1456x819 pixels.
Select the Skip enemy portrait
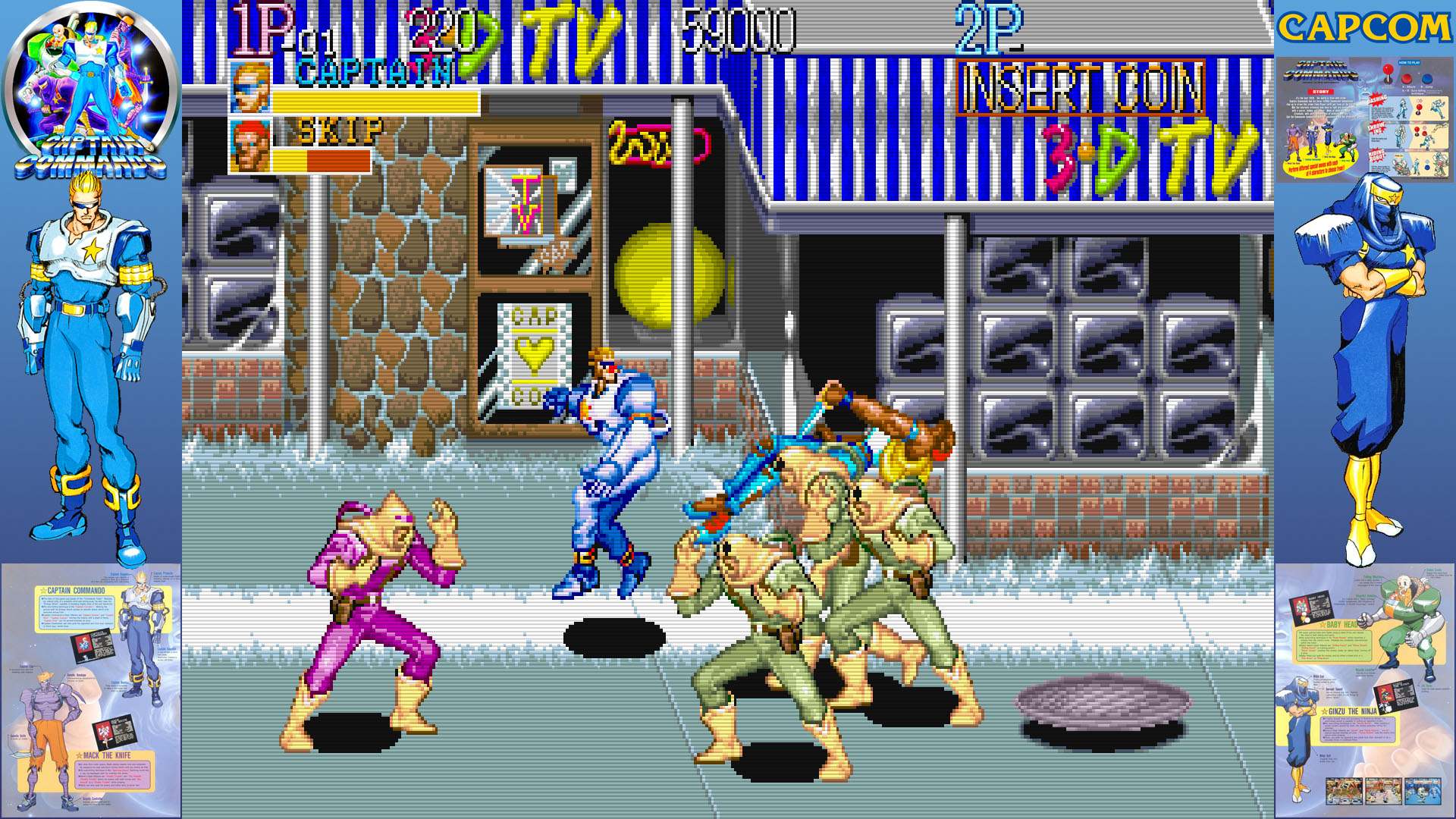[250, 146]
